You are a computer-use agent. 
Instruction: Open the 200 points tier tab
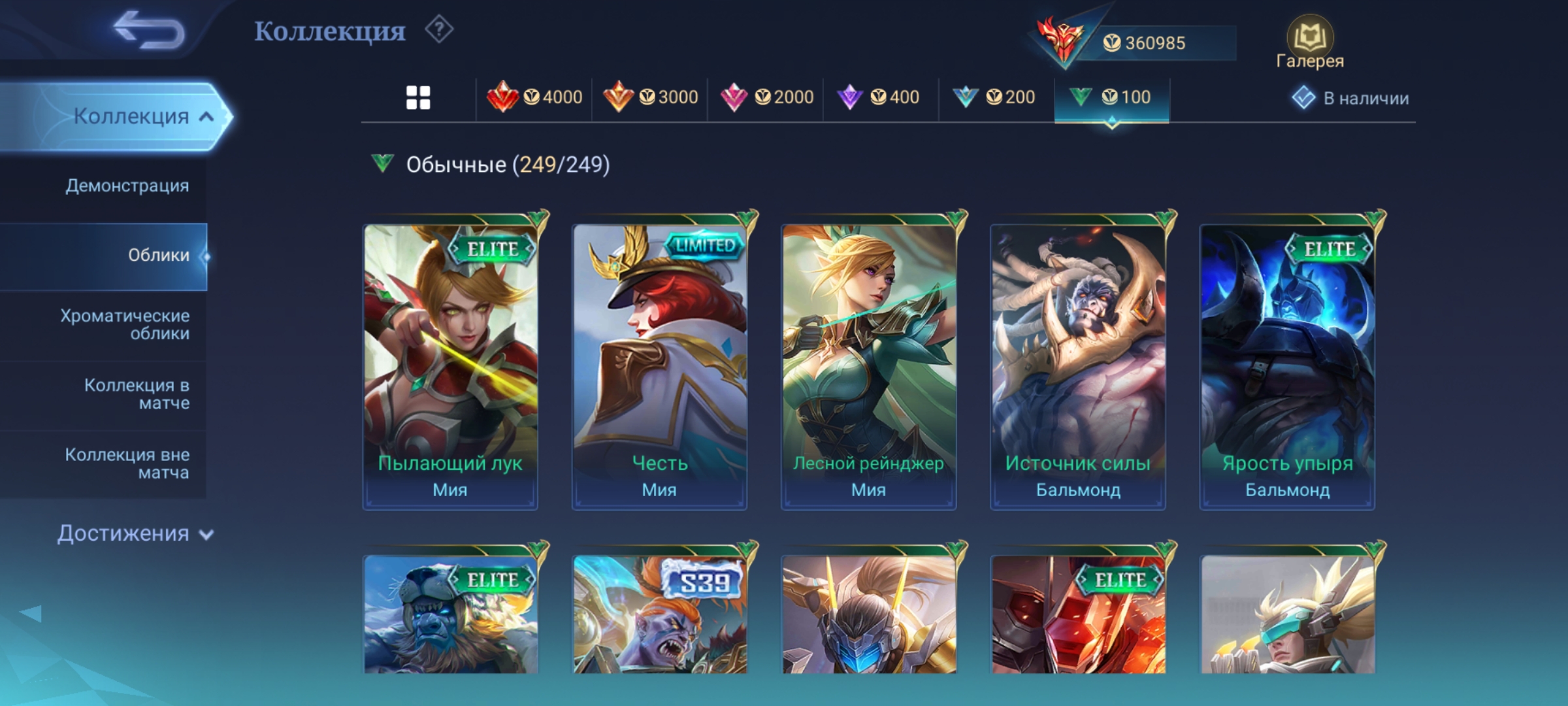[994, 98]
